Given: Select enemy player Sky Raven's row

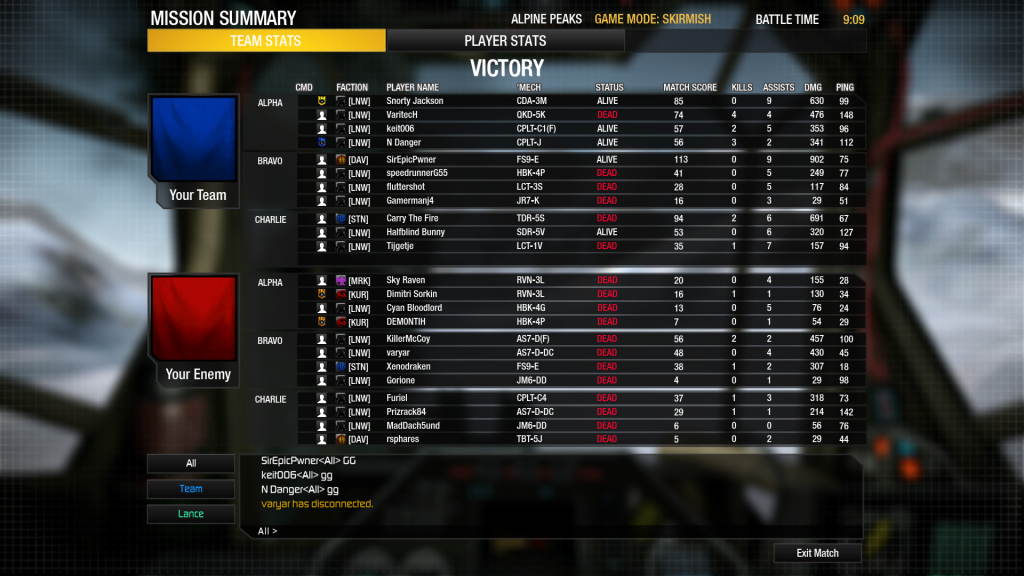Looking at the screenshot, I should tap(406, 281).
